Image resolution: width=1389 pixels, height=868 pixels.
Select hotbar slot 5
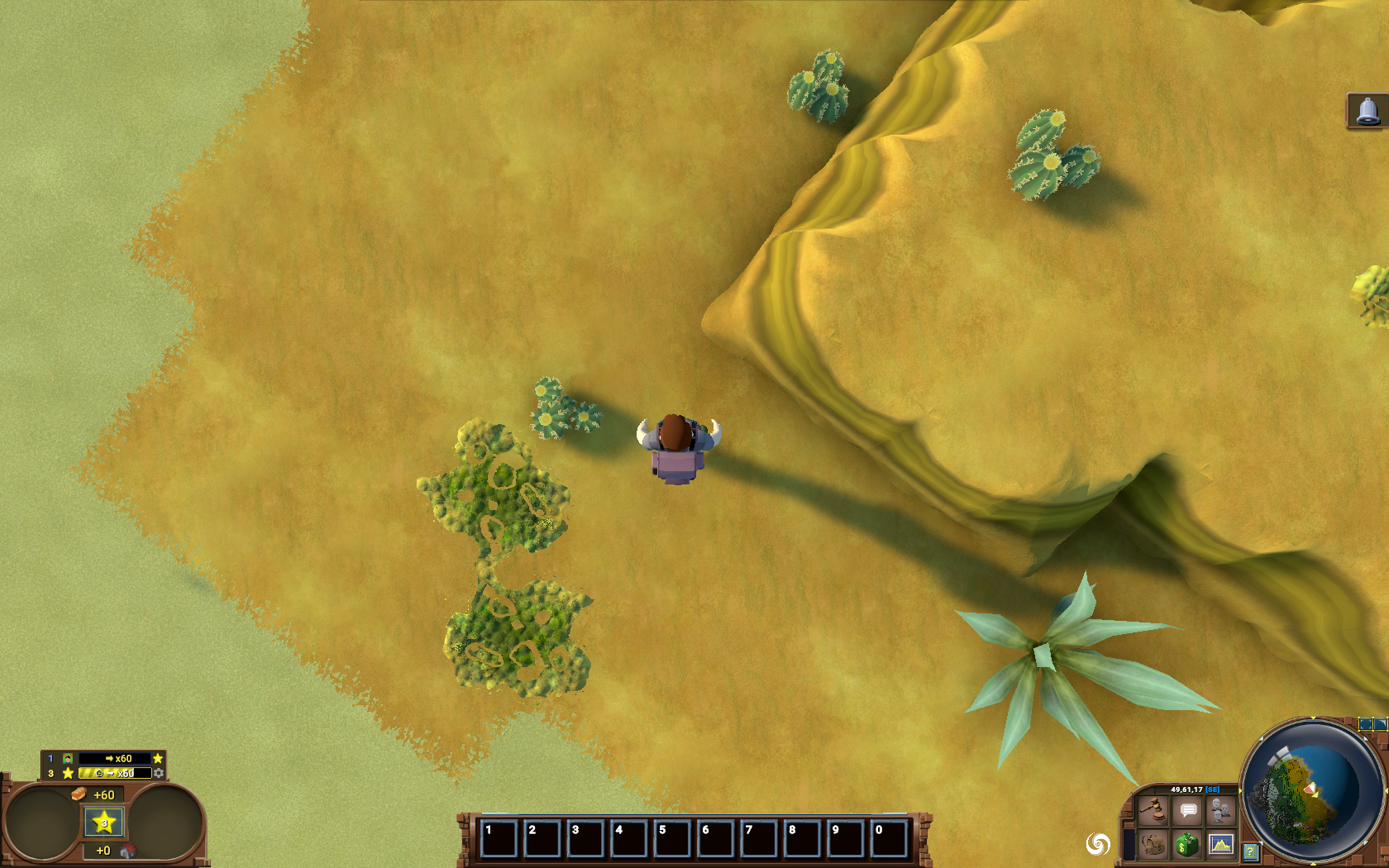[x=672, y=838]
